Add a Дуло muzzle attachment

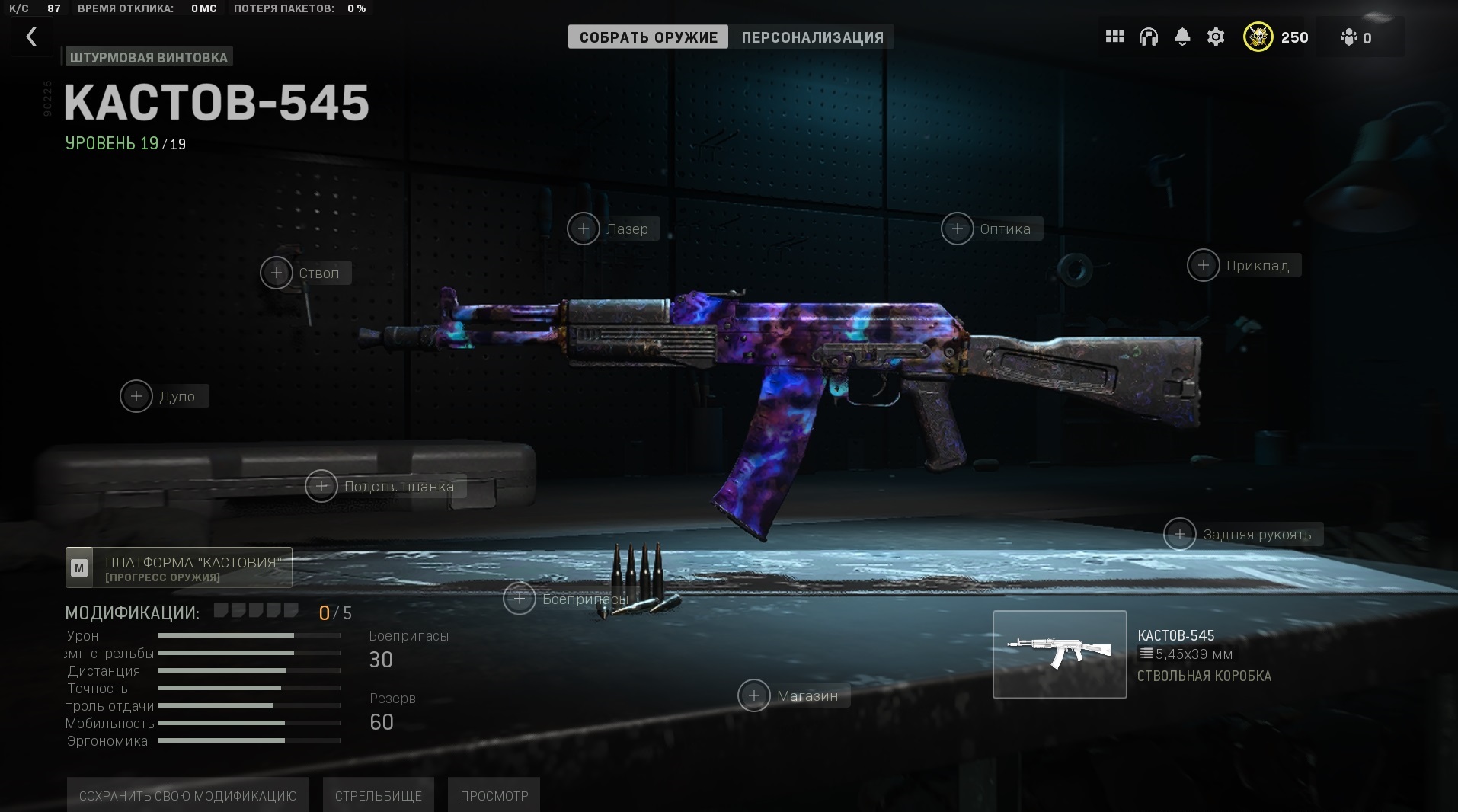[136, 396]
